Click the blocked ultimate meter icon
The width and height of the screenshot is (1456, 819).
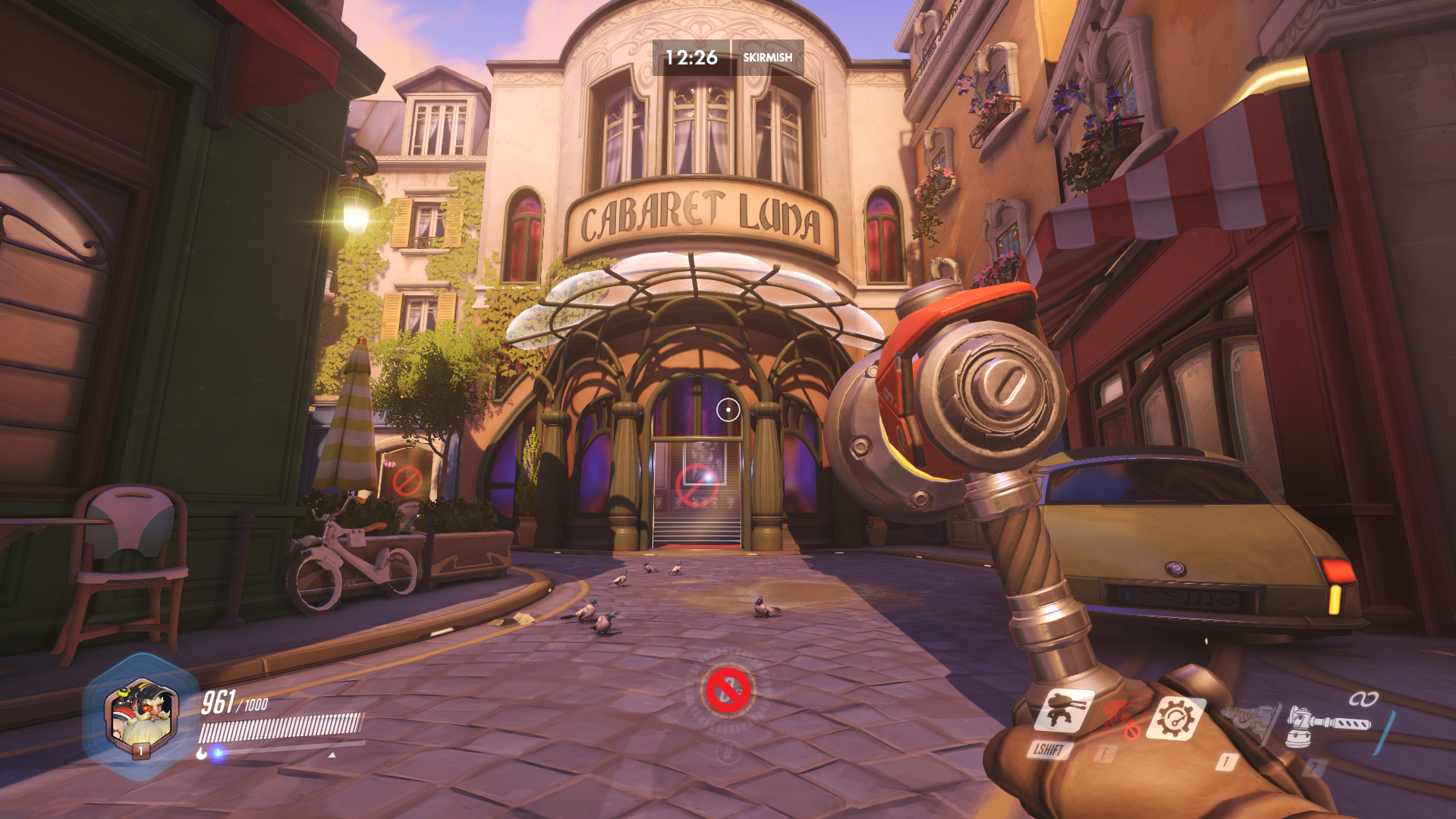pos(728,690)
